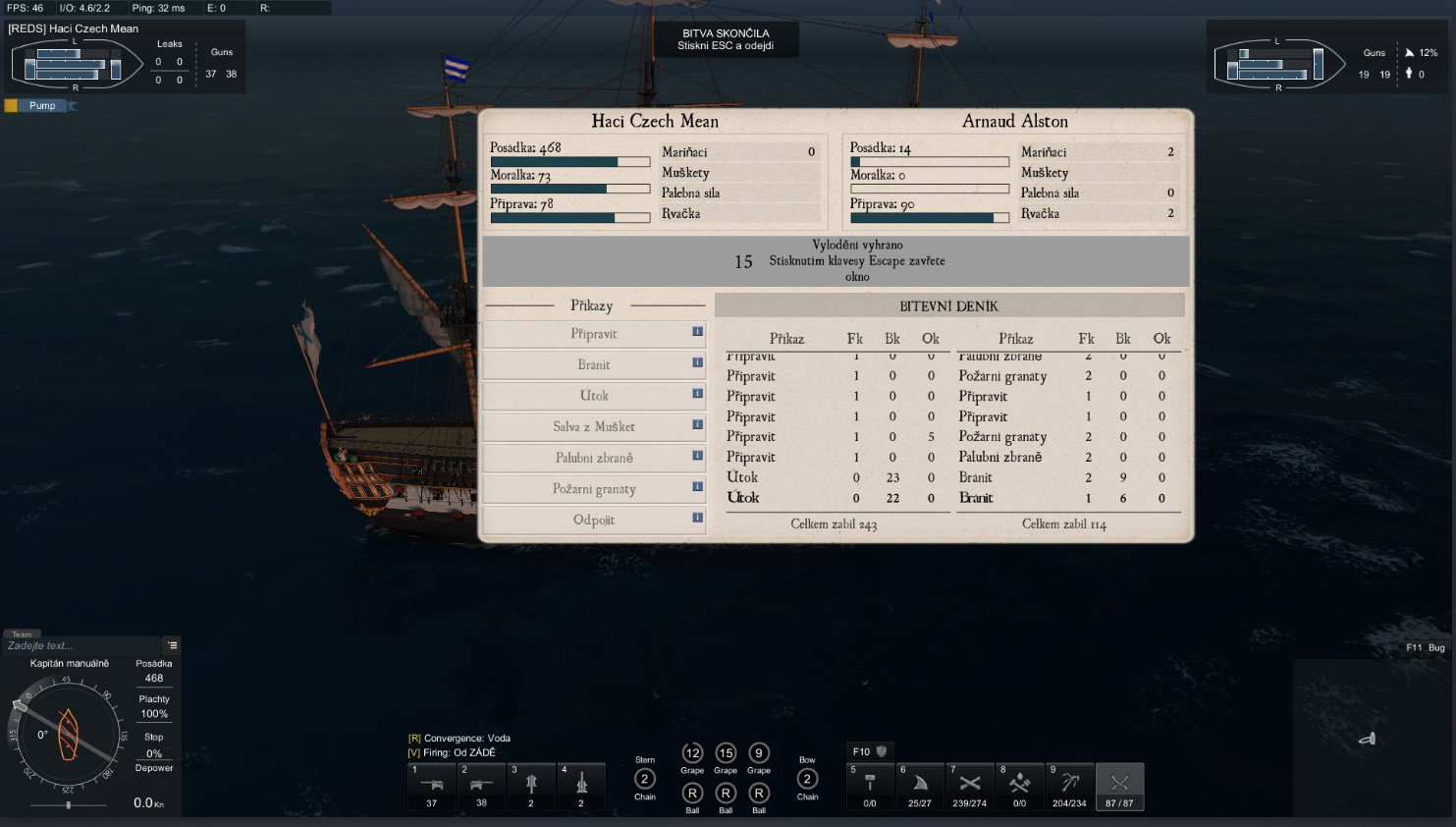This screenshot has height=827, width=1456.
Task: Issue the Útok command
Action: pyautogui.click(x=593, y=396)
